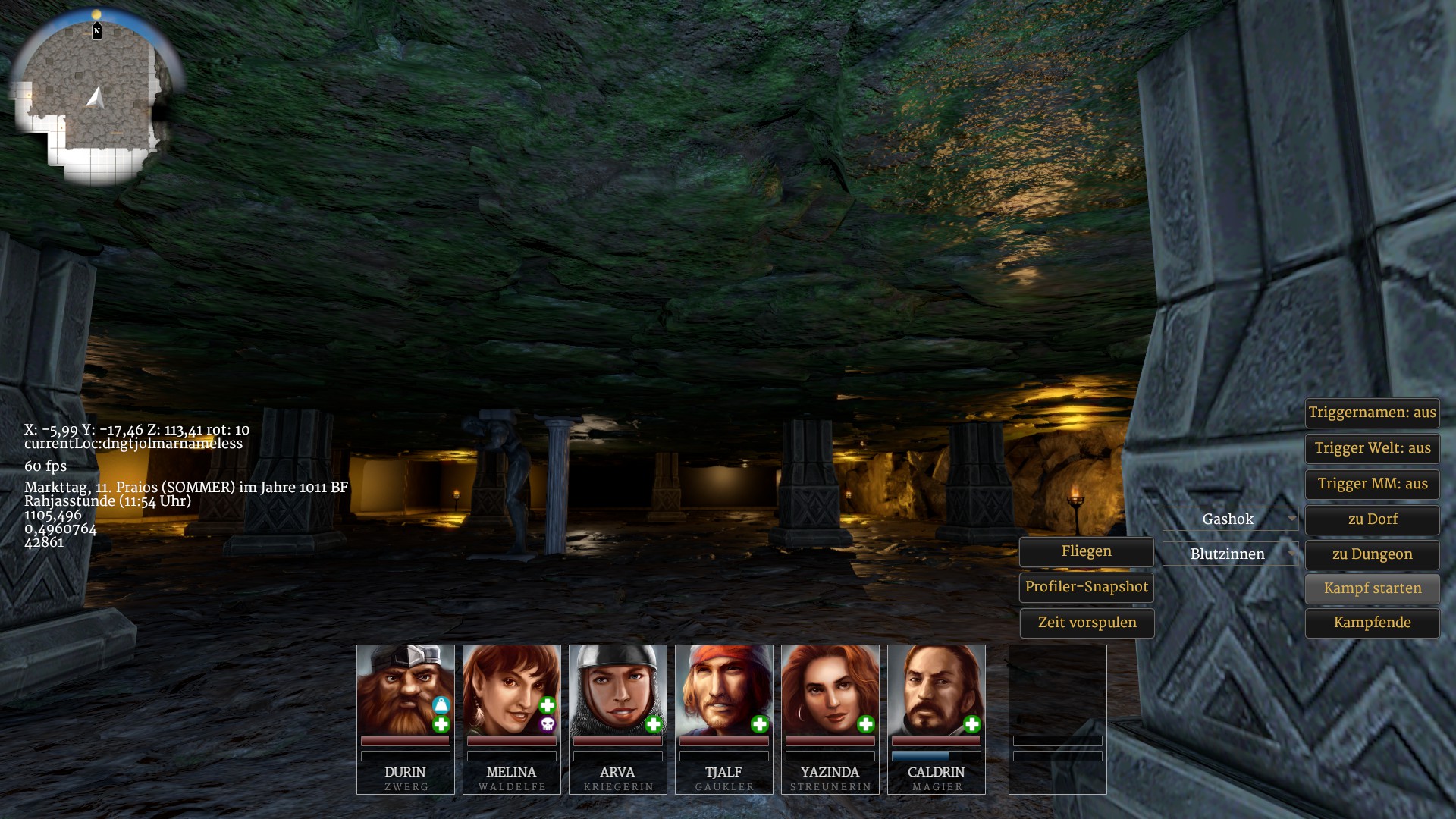Pick Tjalf the juggler portrait
1456x819 pixels.
(723, 690)
